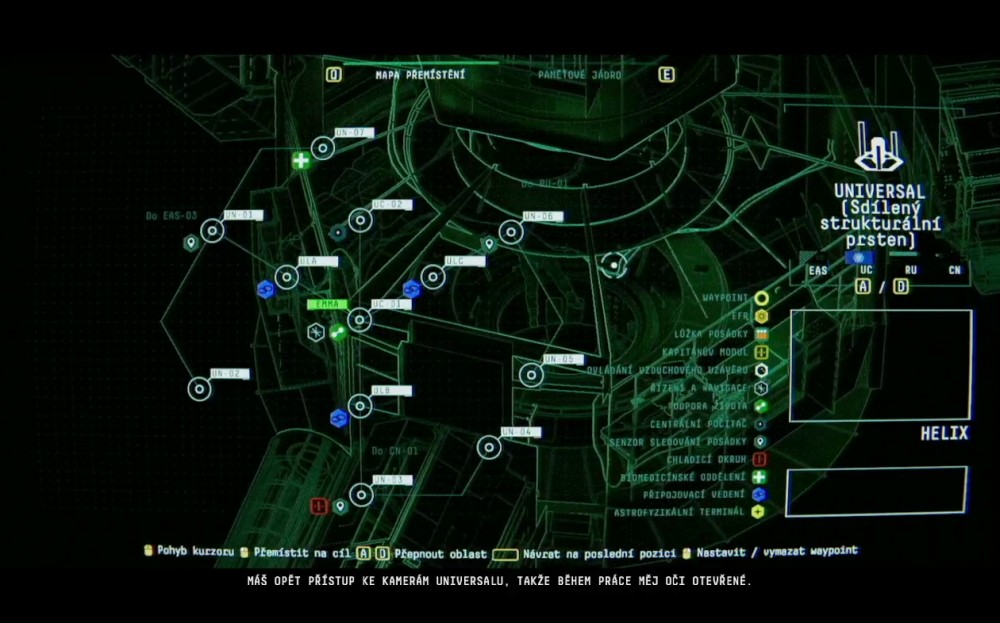Select the Mapa přemístění tab
Viewport: 1000px width, 623px height.
tap(420, 75)
